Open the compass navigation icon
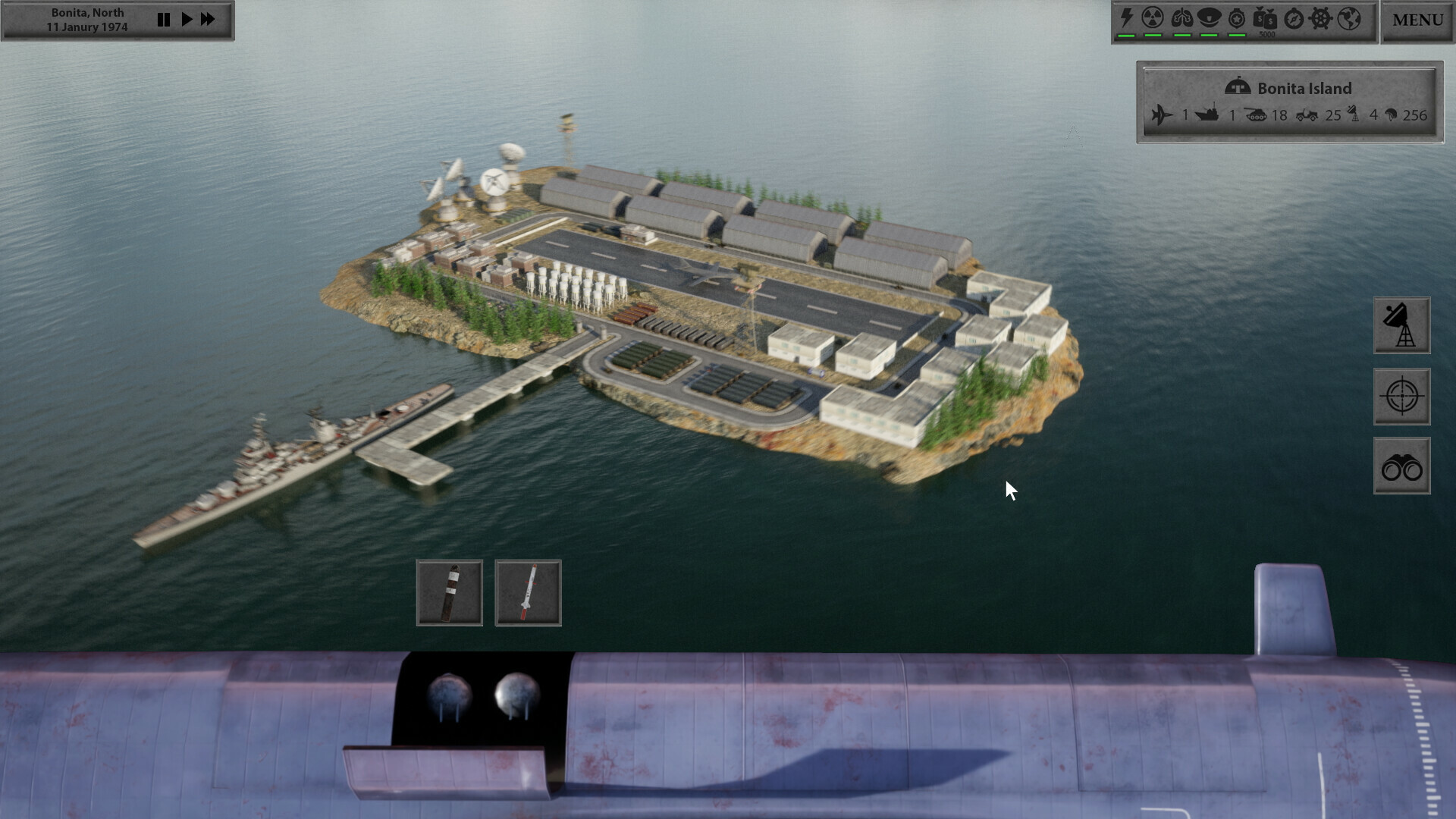The height and width of the screenshot is (819, 1456). (1293, 18)
